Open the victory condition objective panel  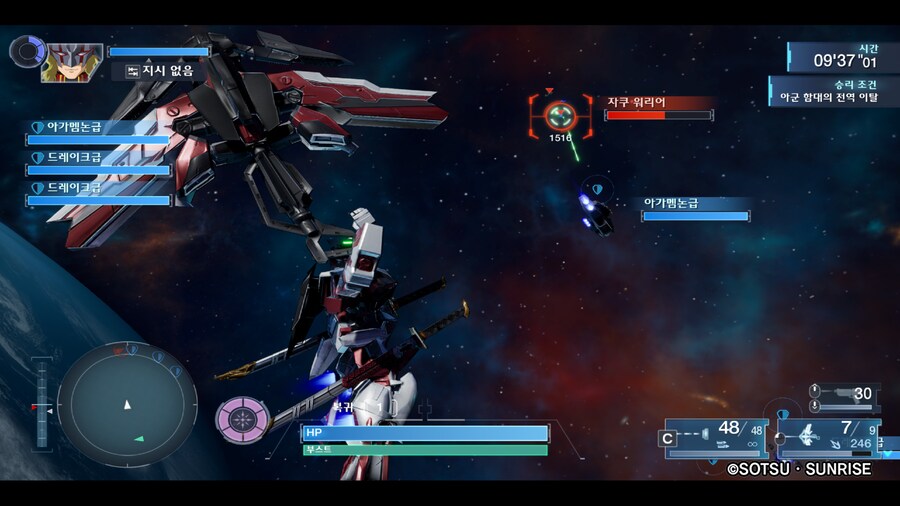pos(833,91)
